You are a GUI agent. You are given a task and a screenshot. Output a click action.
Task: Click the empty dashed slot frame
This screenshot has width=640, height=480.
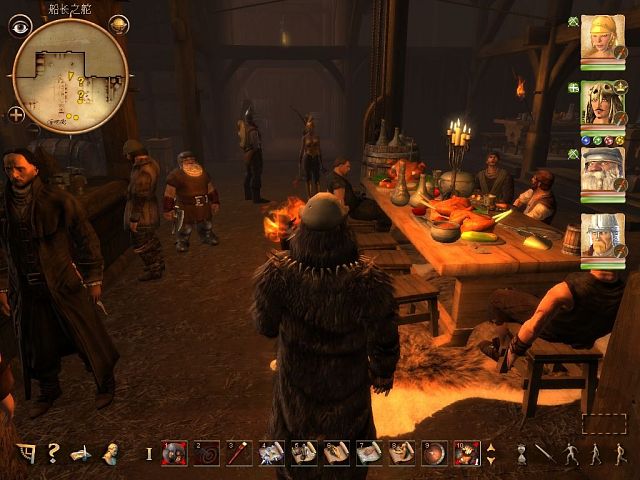603,423
